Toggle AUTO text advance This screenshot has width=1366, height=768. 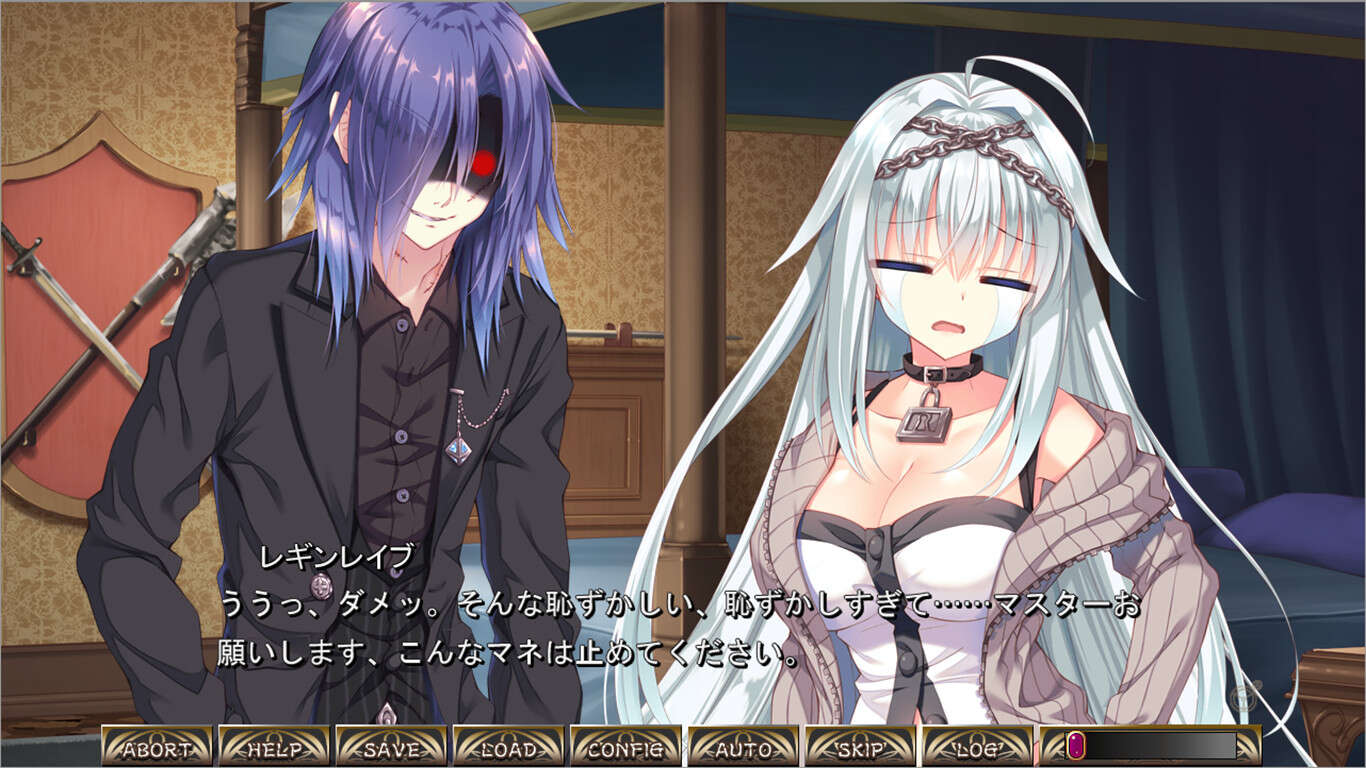(743, 747)
